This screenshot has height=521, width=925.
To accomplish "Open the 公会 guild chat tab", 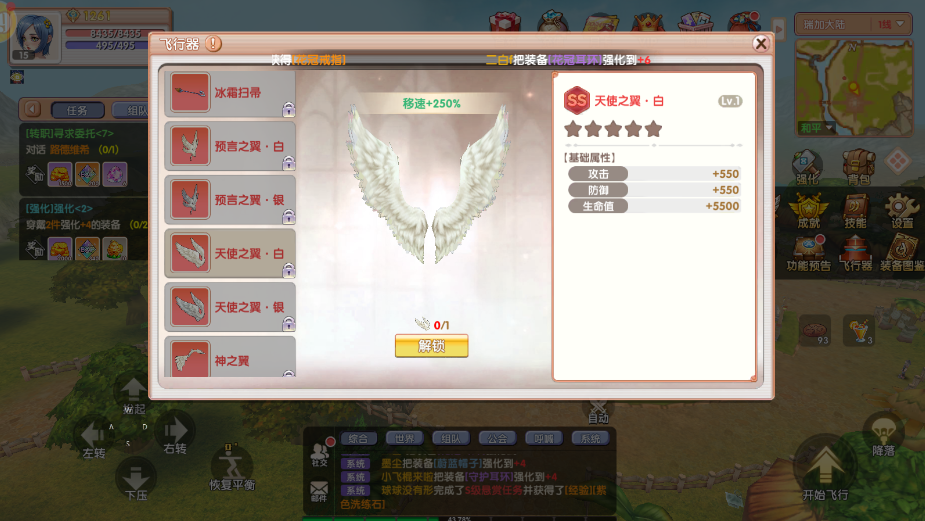I will [496, 438].
